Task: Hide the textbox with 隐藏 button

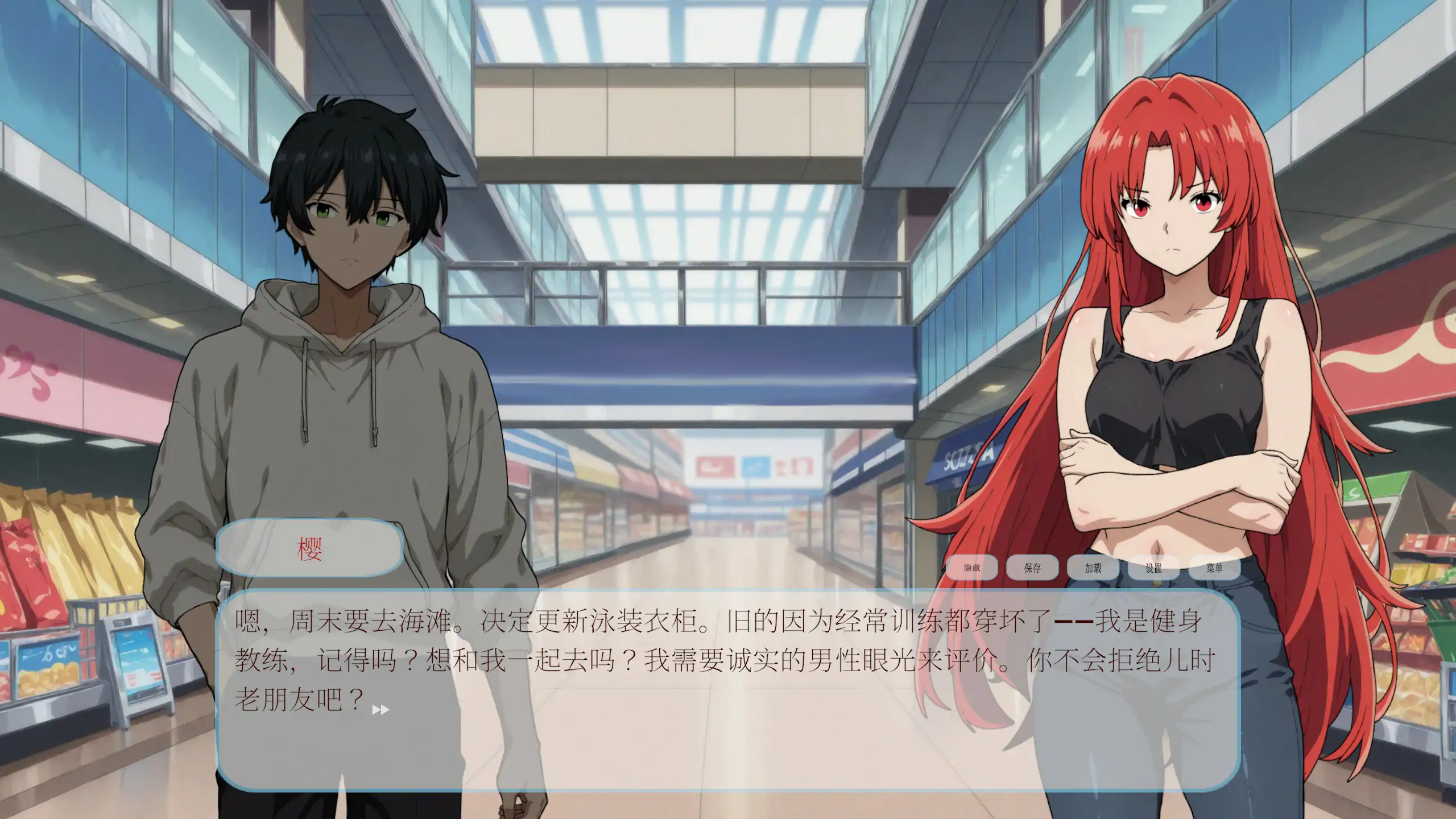Action: click(x=973, y=567)
